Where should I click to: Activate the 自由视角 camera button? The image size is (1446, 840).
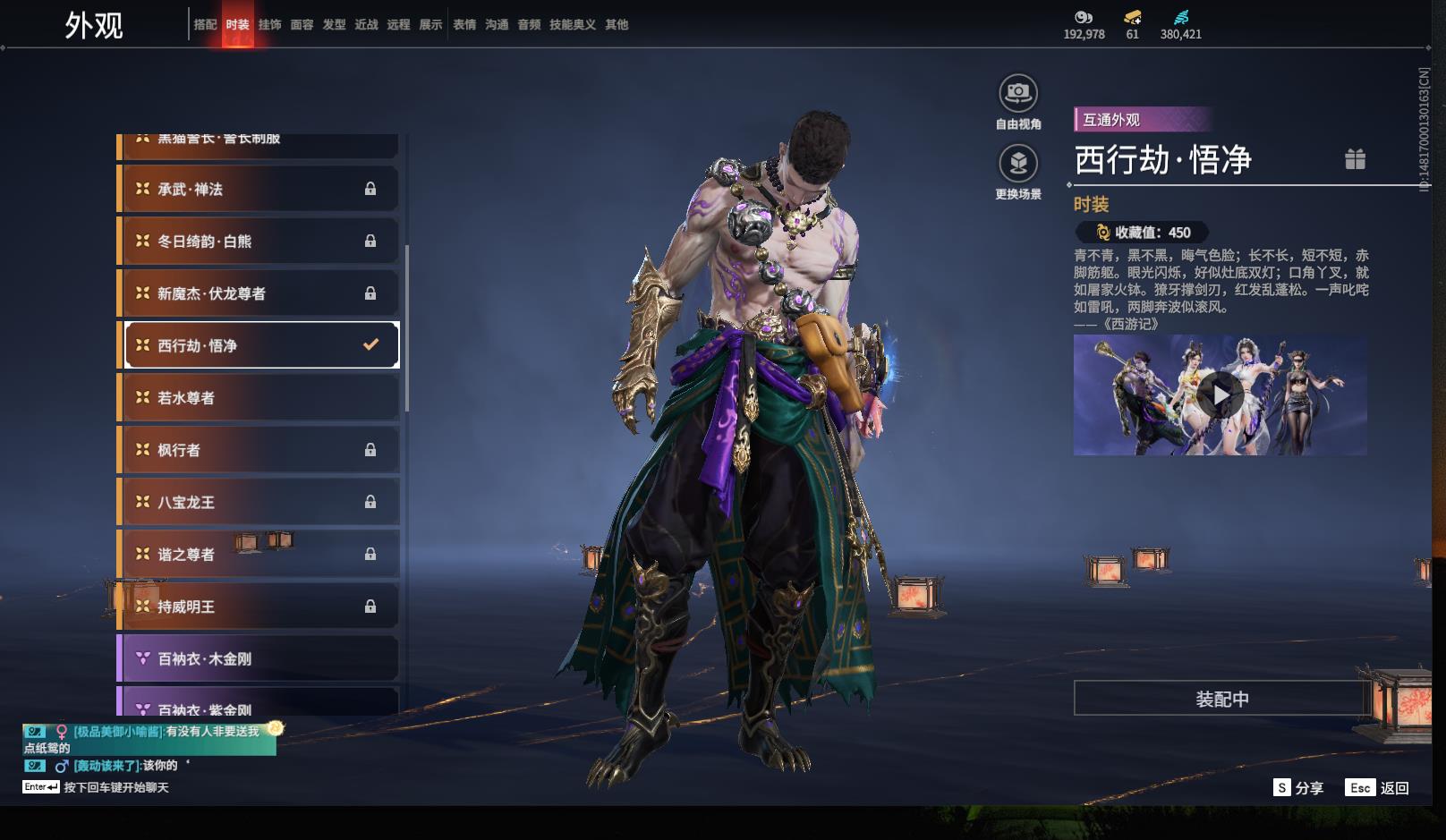click(x=1018, y=93)
